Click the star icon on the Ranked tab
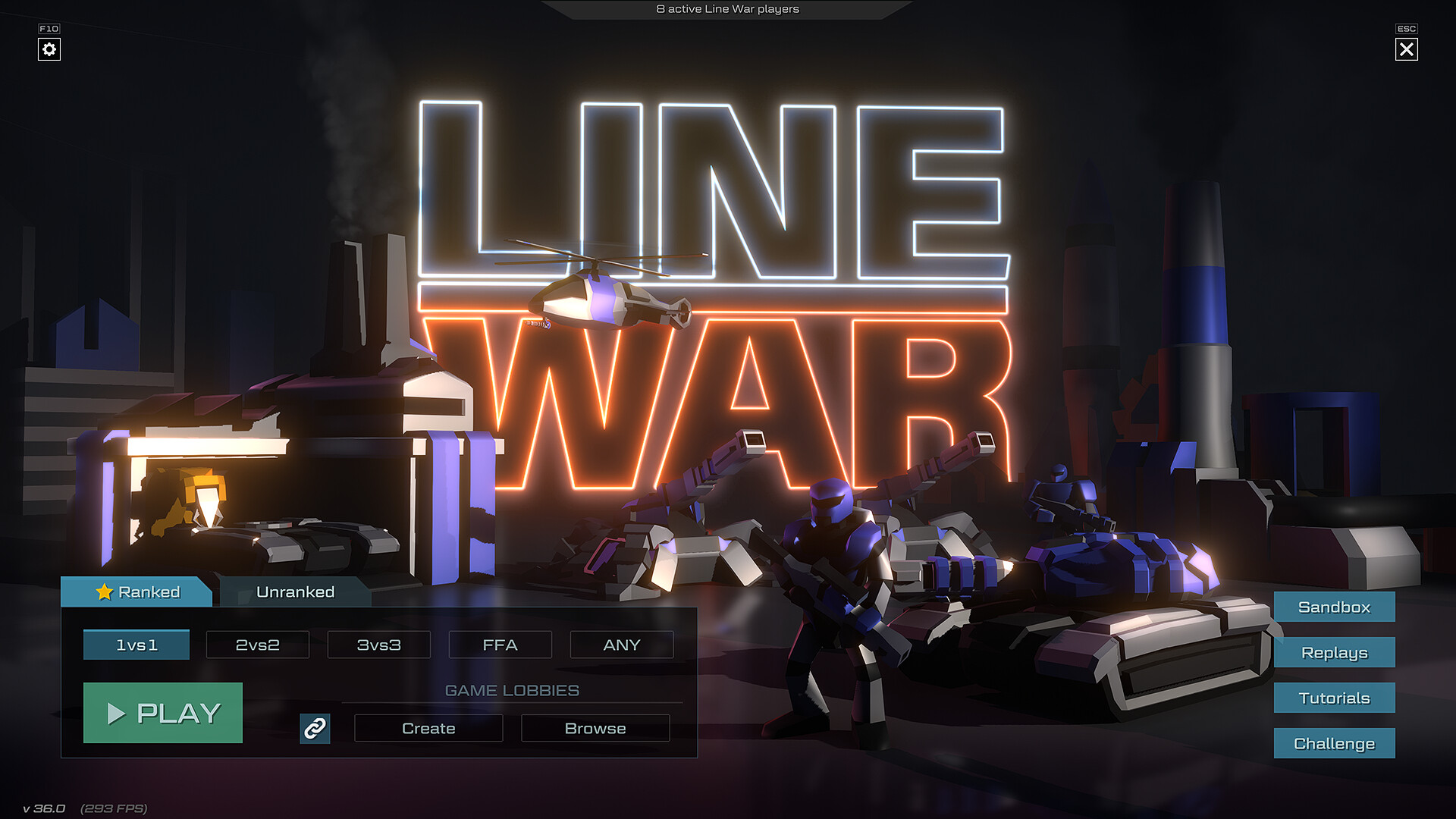This screenshot has height=819, width=1456. pos(105,591)
